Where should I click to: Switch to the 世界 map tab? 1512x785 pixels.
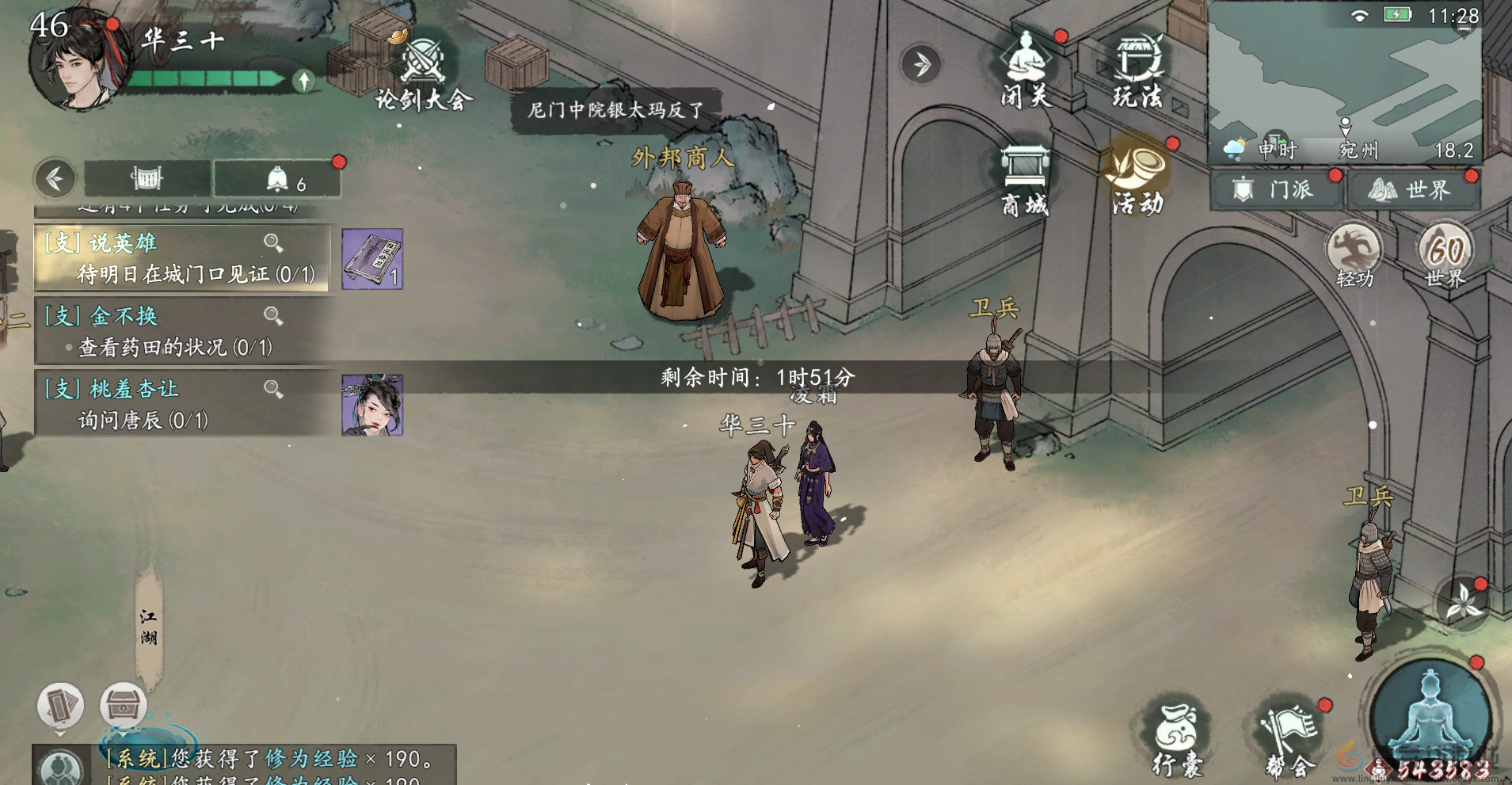click(x=1413, y=190)
